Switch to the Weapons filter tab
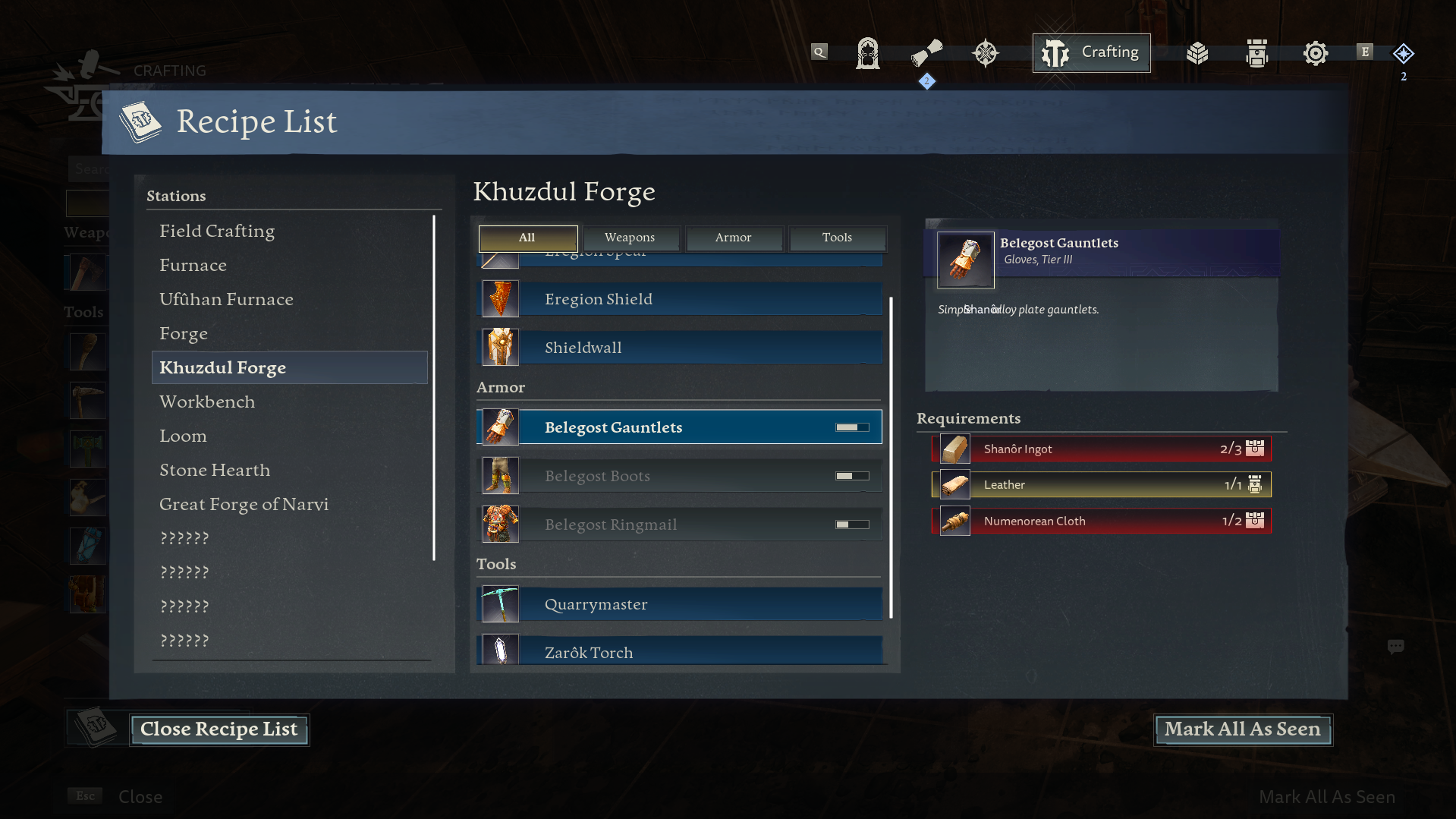 [x=631, y=238]
